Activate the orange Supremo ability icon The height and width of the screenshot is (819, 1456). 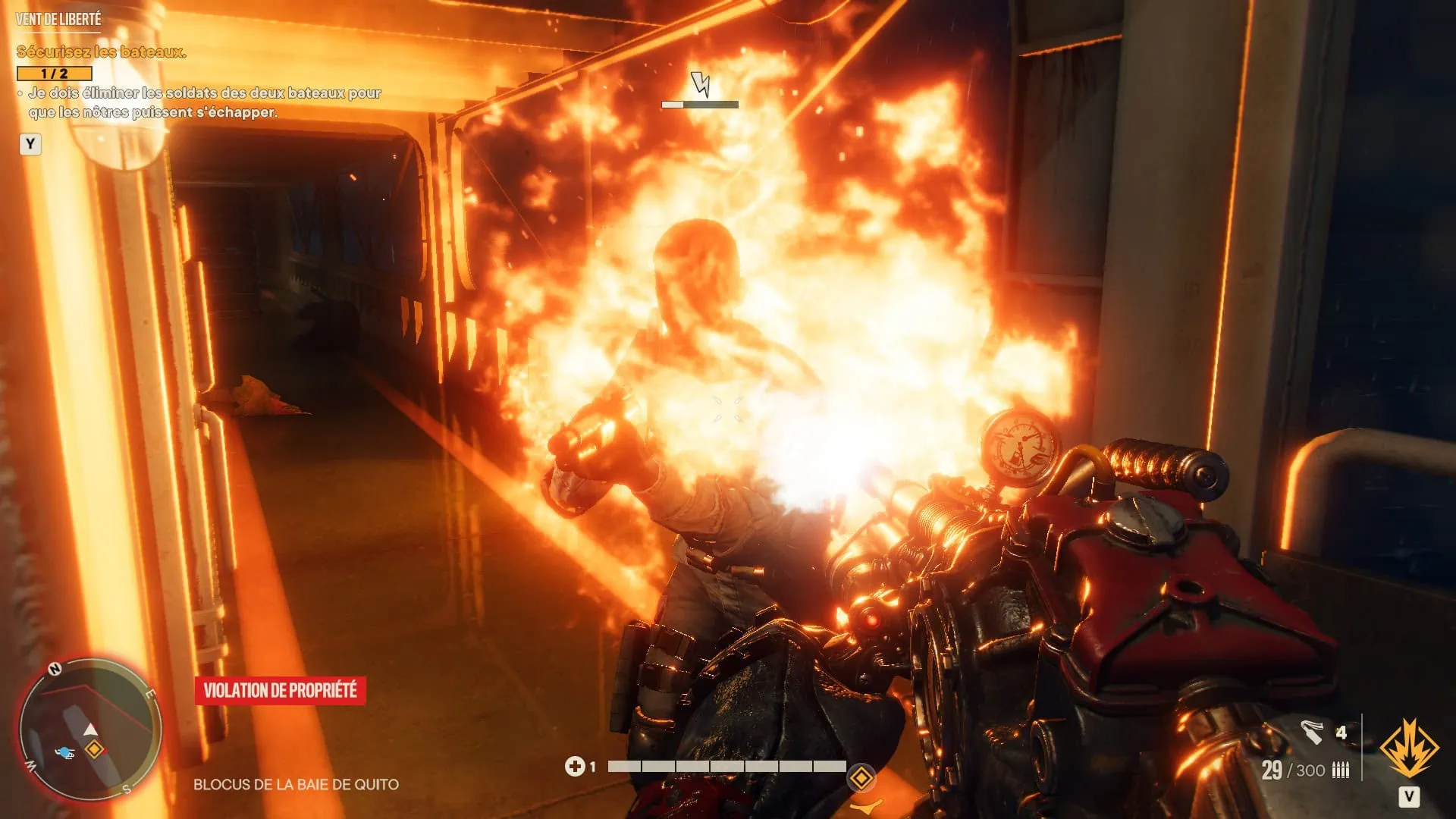click(1408, 748)
